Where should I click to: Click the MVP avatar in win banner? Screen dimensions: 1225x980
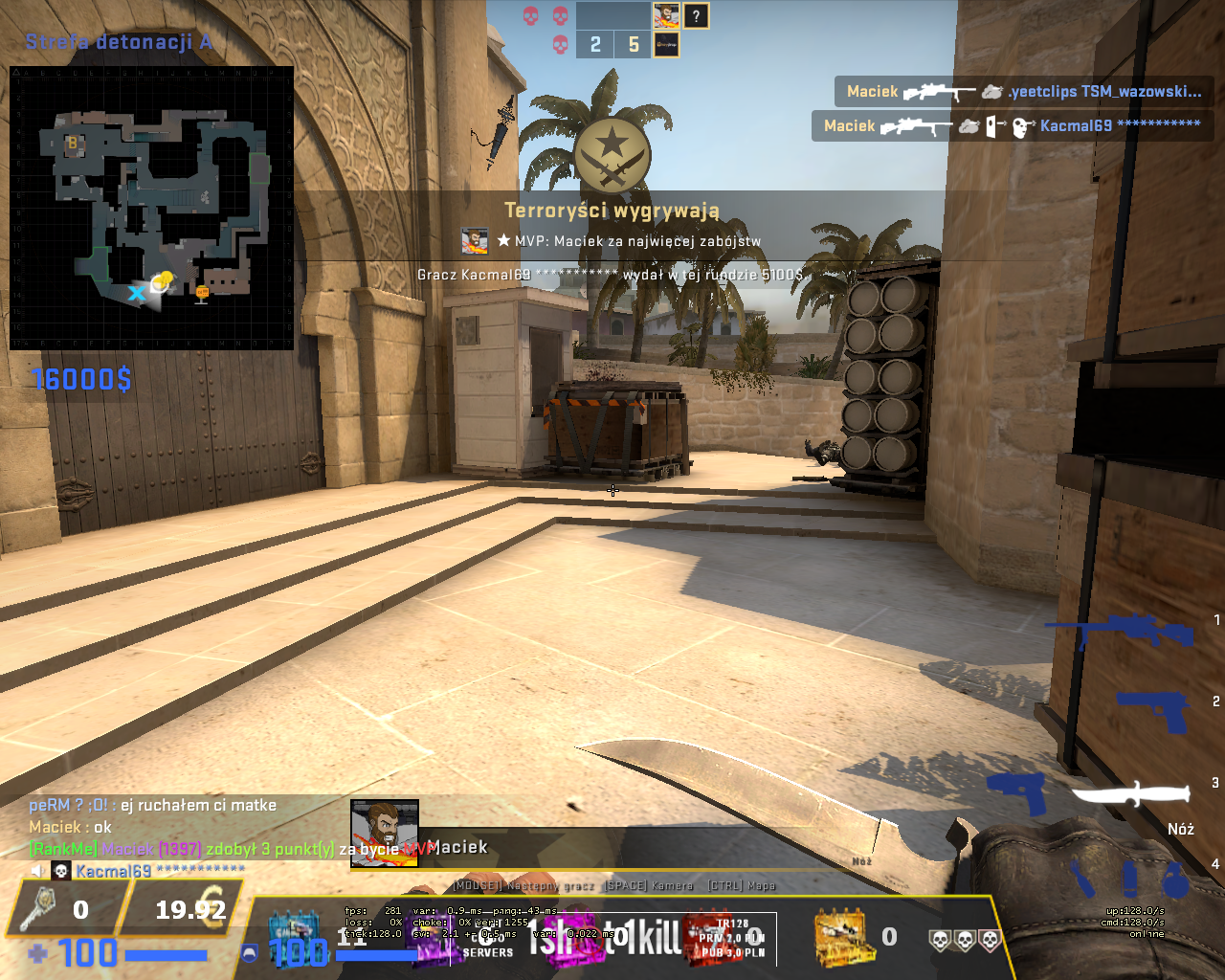click(x=475, y=241)
